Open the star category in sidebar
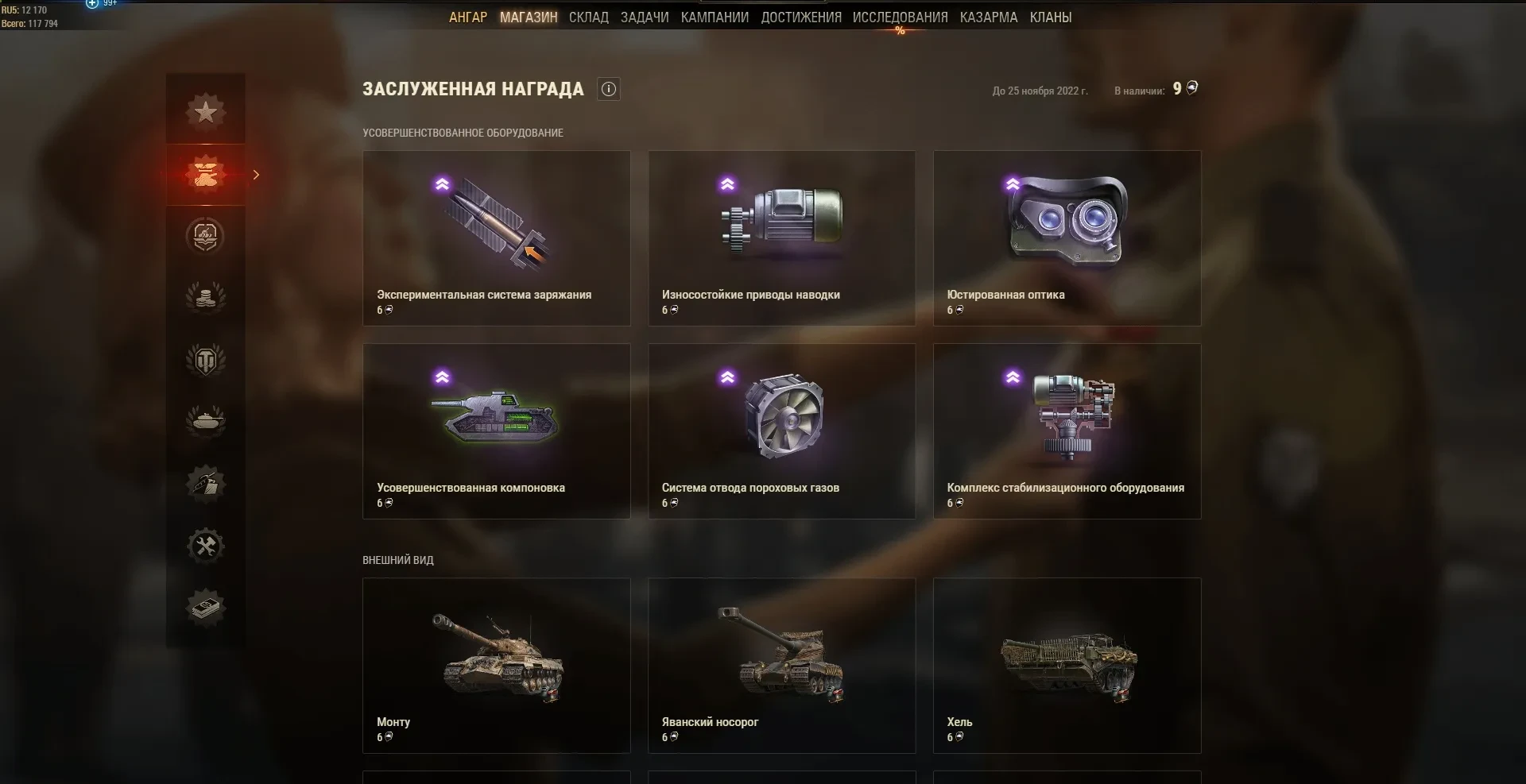The image size is (1526, 784). pos(206,111)
